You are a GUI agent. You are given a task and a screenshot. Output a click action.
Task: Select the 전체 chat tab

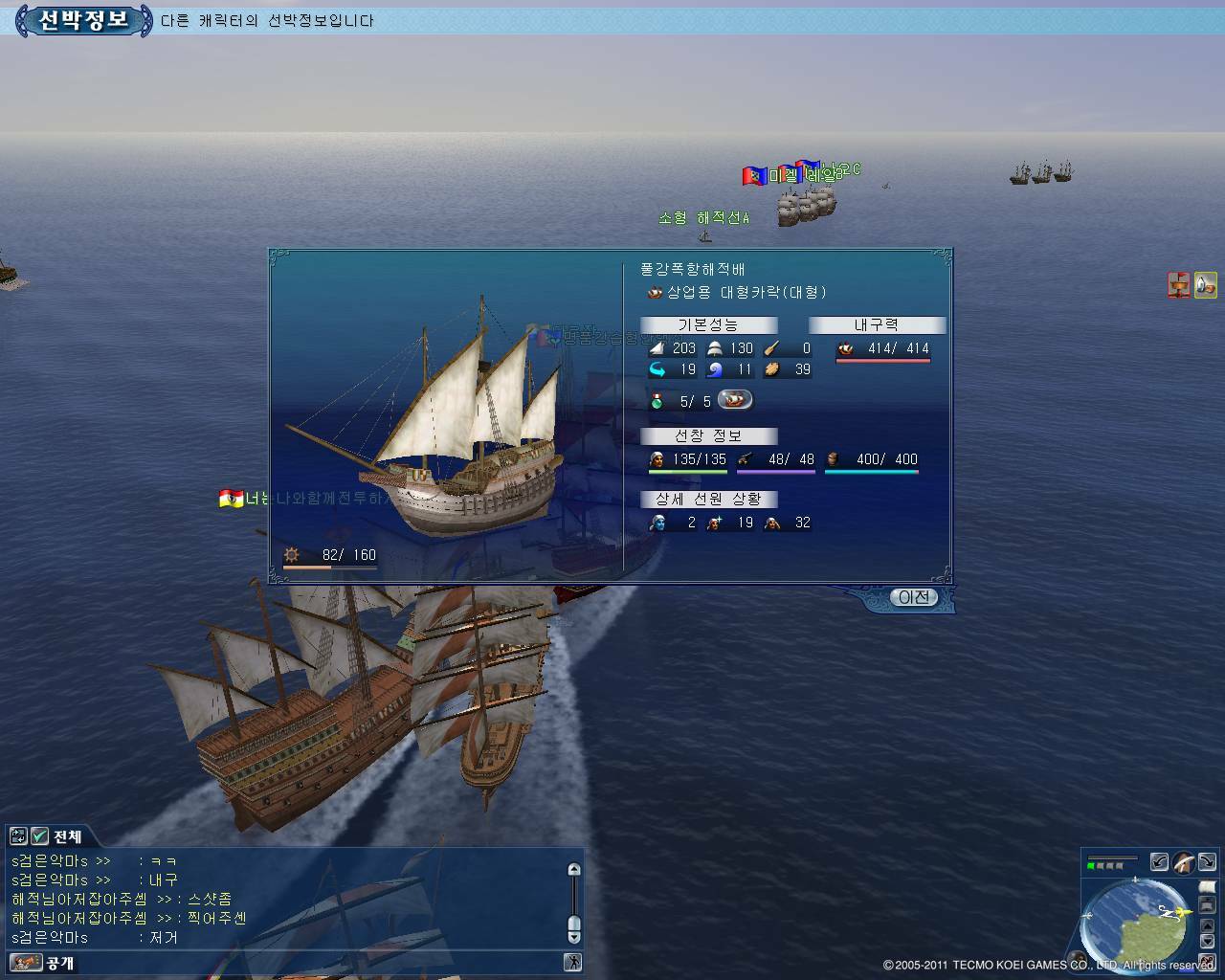[67, 836]
